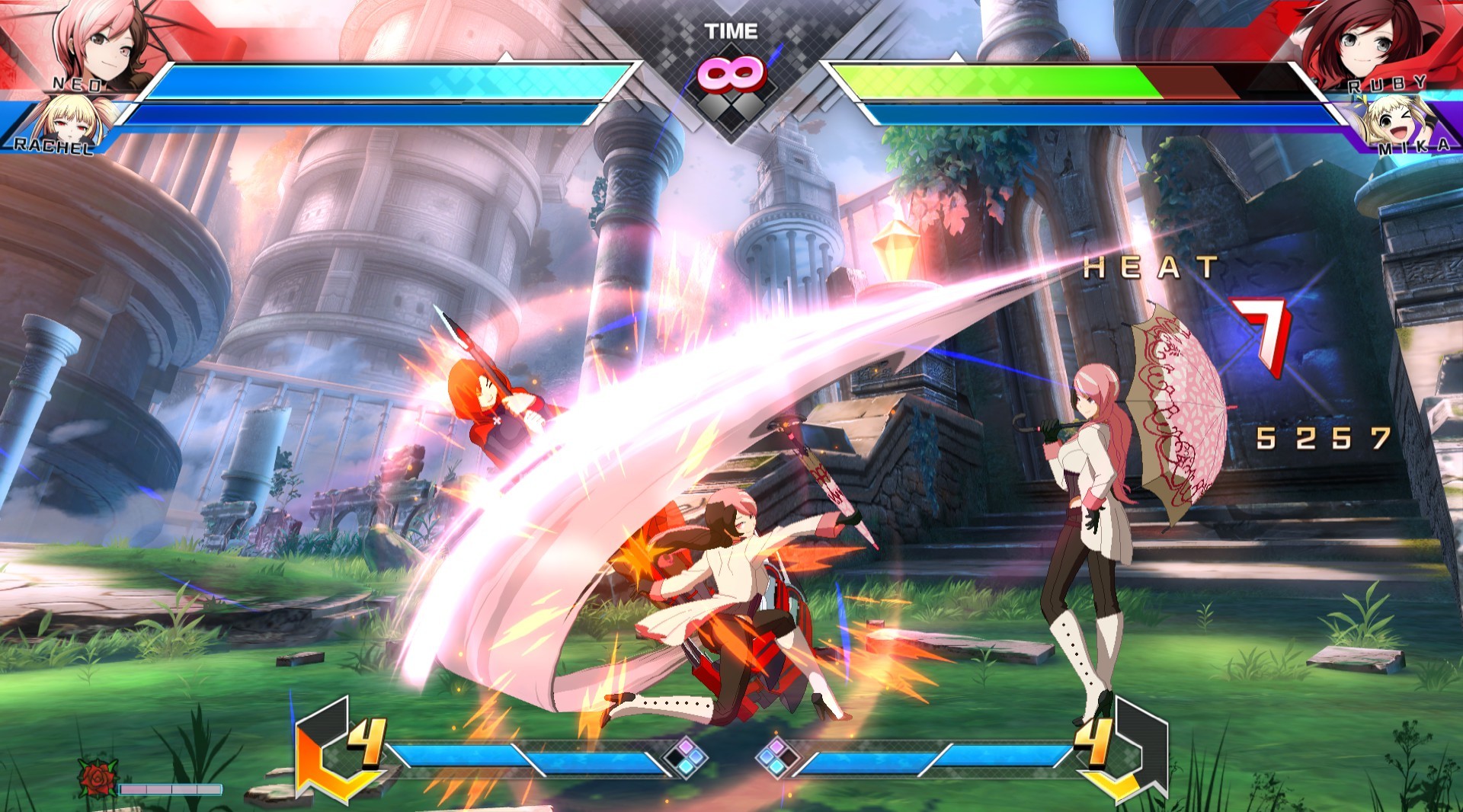
Task: Click the right player's four-diamond gauge icon
Action: tap(776, 757)
